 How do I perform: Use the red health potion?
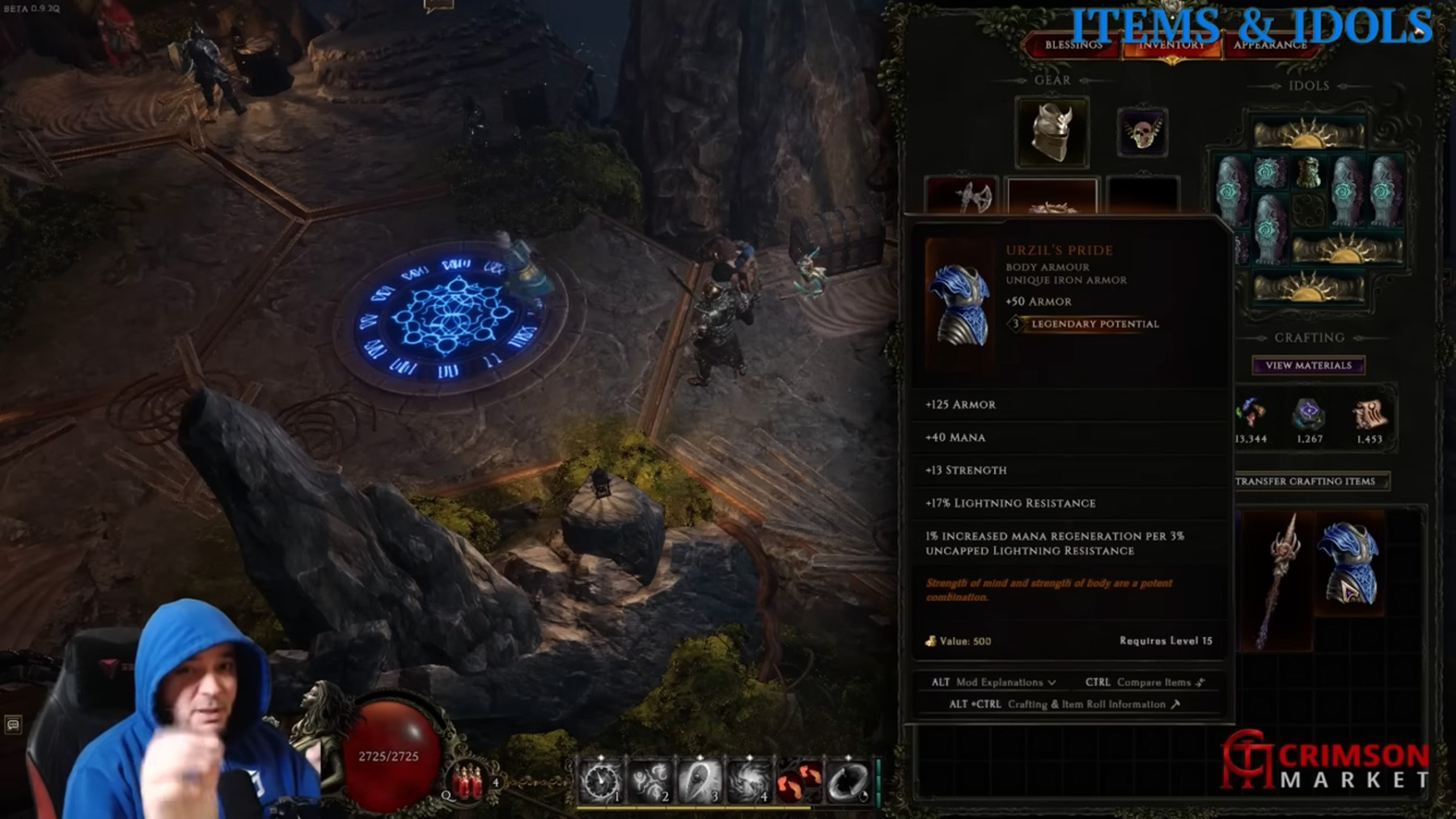click(467, 781)
